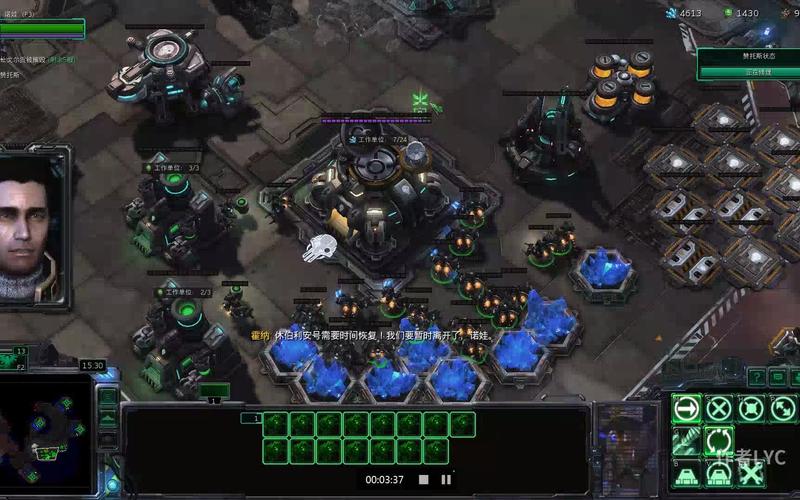Click the Return Cargo command
The height and width of the screenshot is (500, 800).
pos(719,440)
